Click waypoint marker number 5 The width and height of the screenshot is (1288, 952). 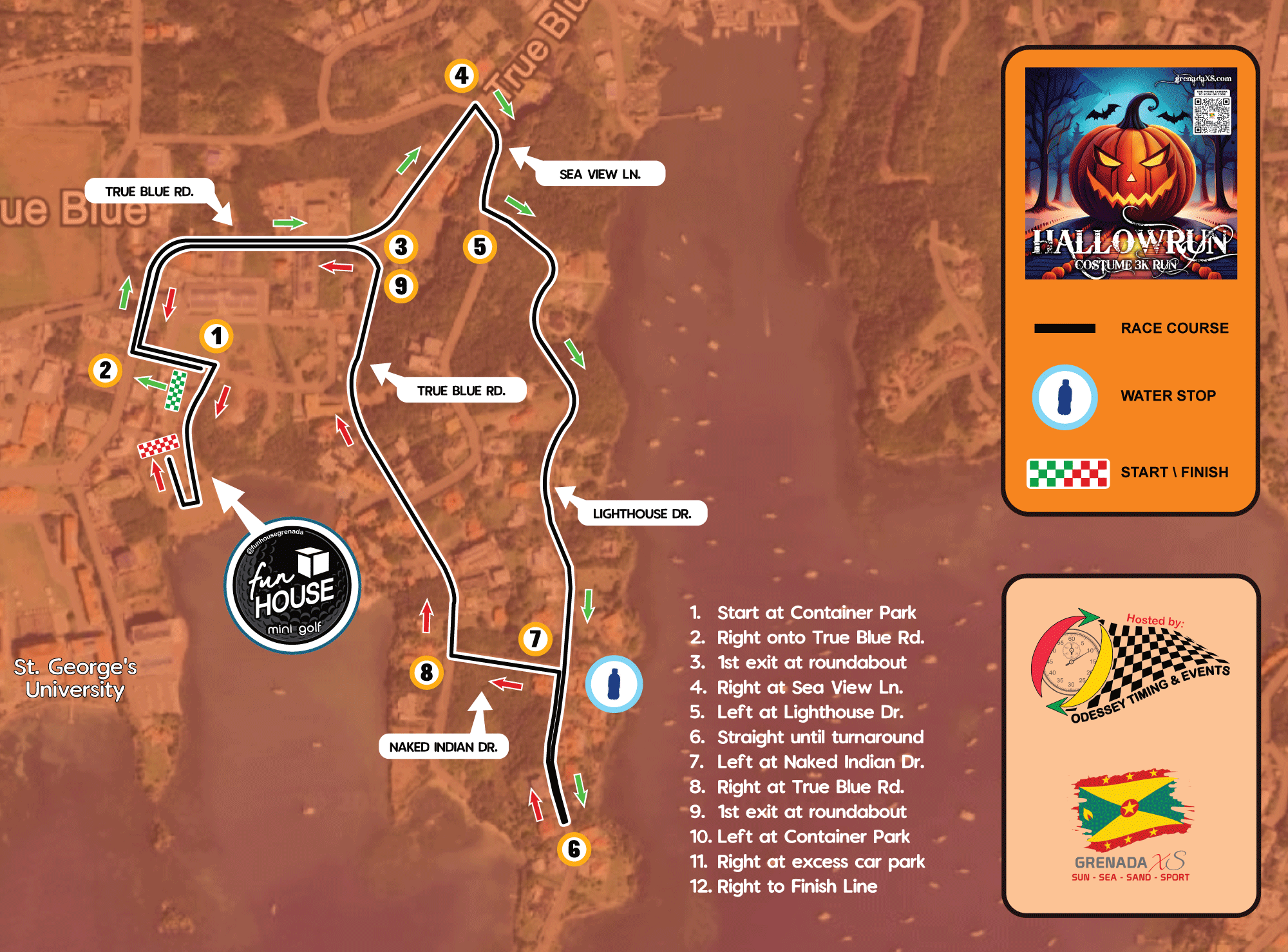click(x=480, y=247)
